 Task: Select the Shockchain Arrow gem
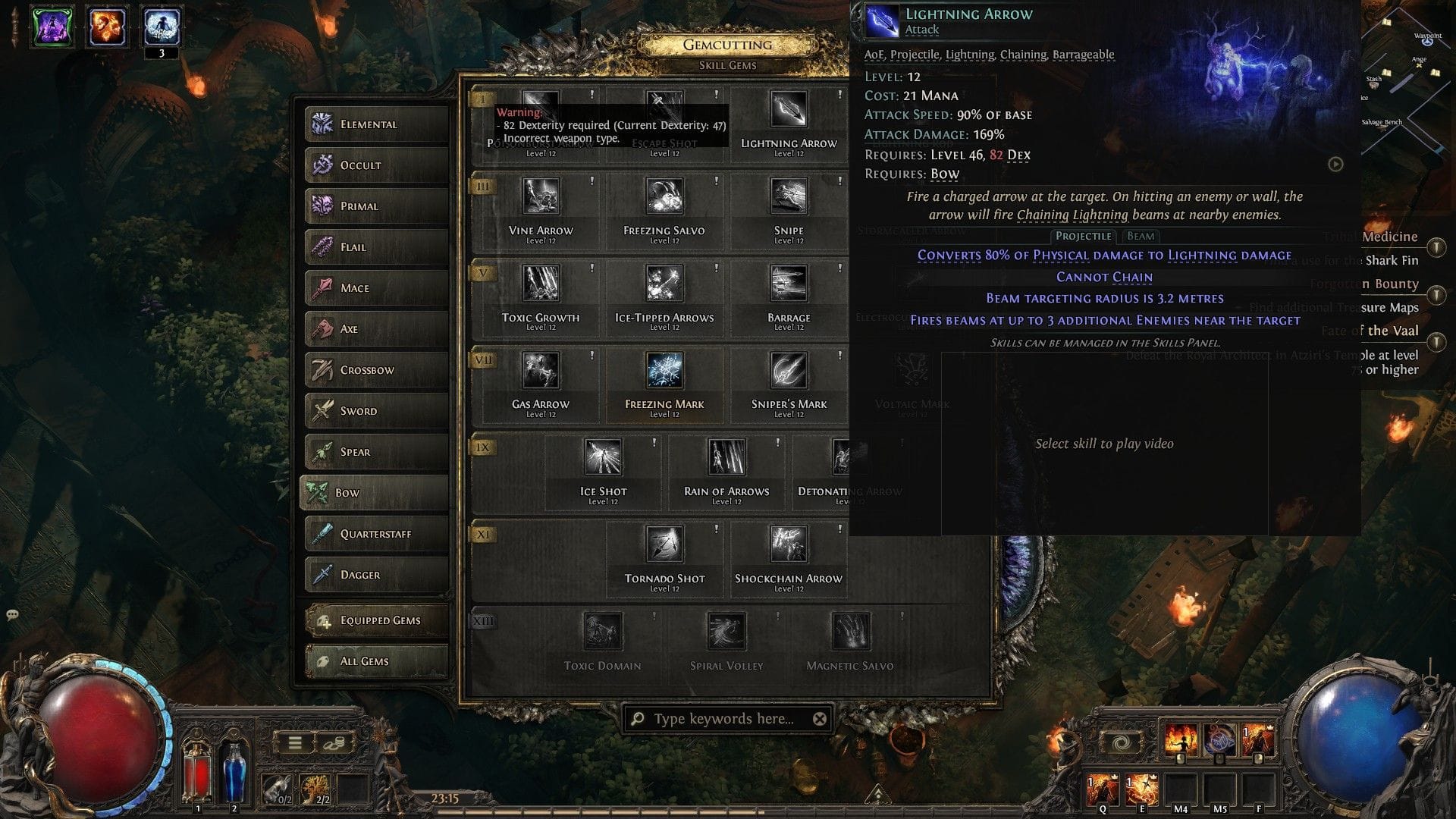[x=788, y=544]
